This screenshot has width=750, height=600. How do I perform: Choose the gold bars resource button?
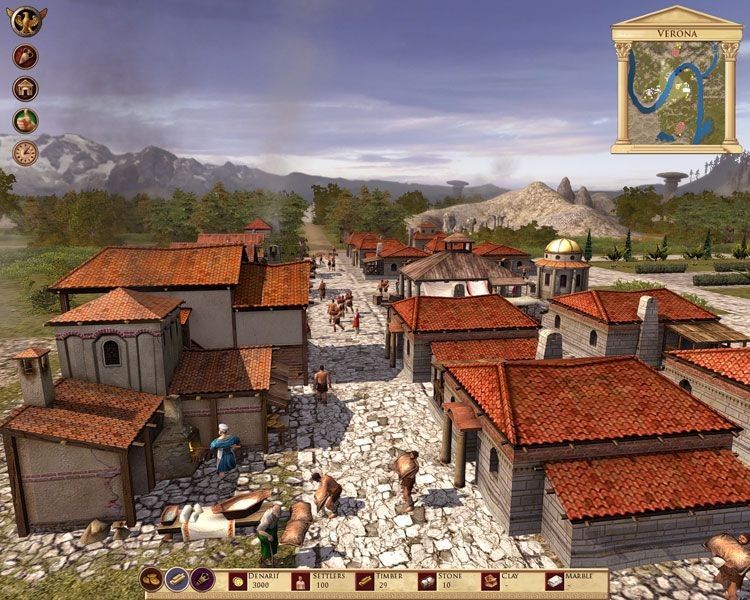(x=177, y=580)
